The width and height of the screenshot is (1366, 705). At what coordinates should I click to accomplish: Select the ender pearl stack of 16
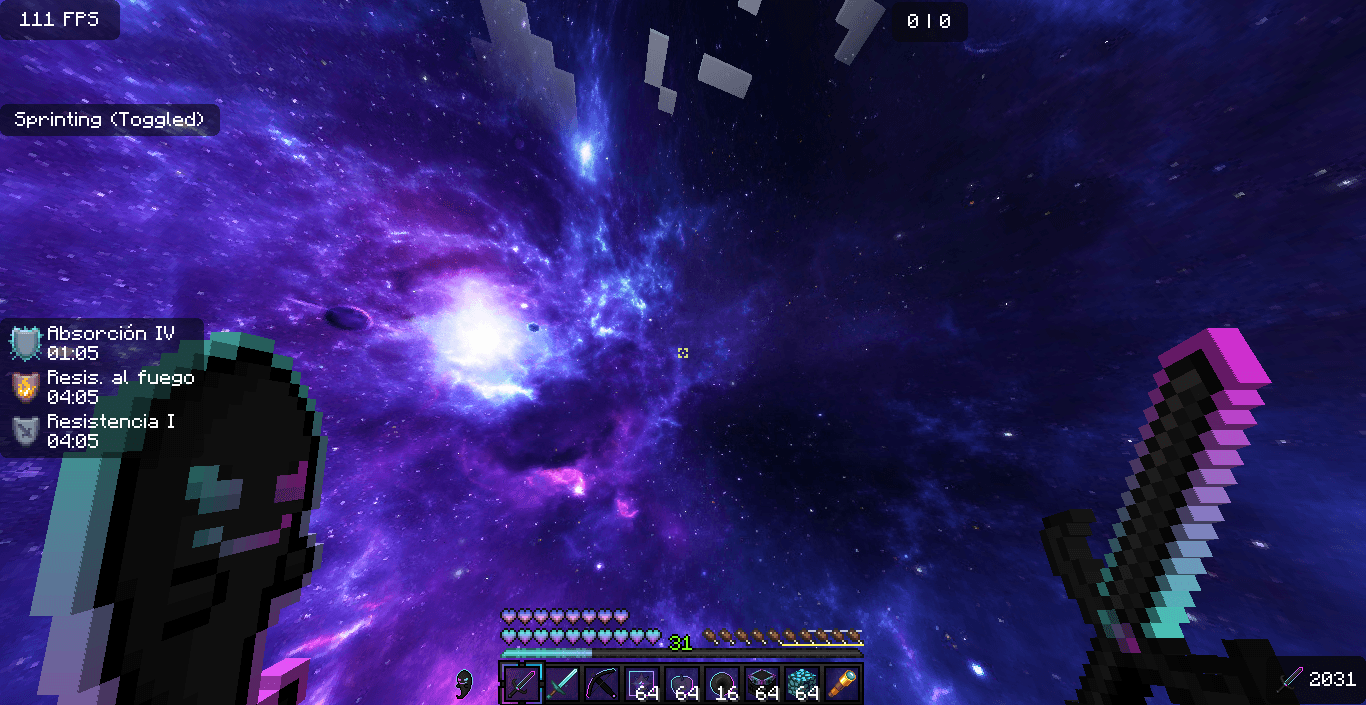click(722, 684)
